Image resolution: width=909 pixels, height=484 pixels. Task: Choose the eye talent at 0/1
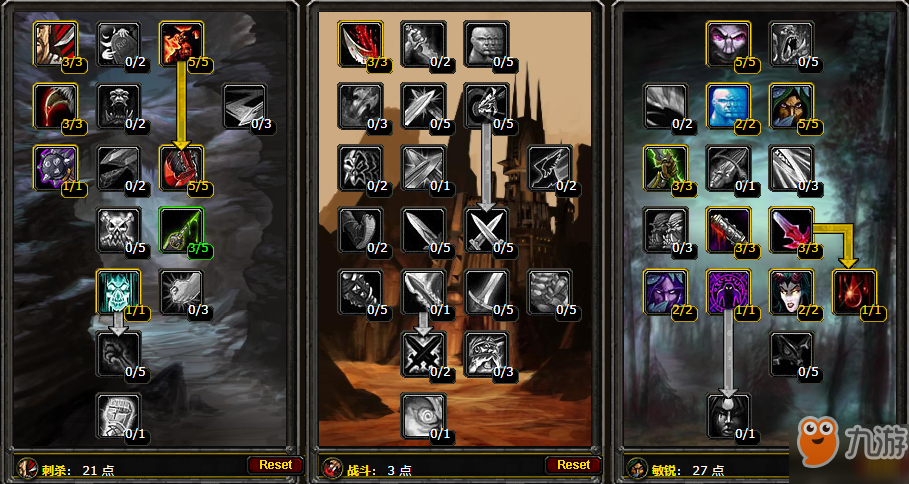point(423,415)
